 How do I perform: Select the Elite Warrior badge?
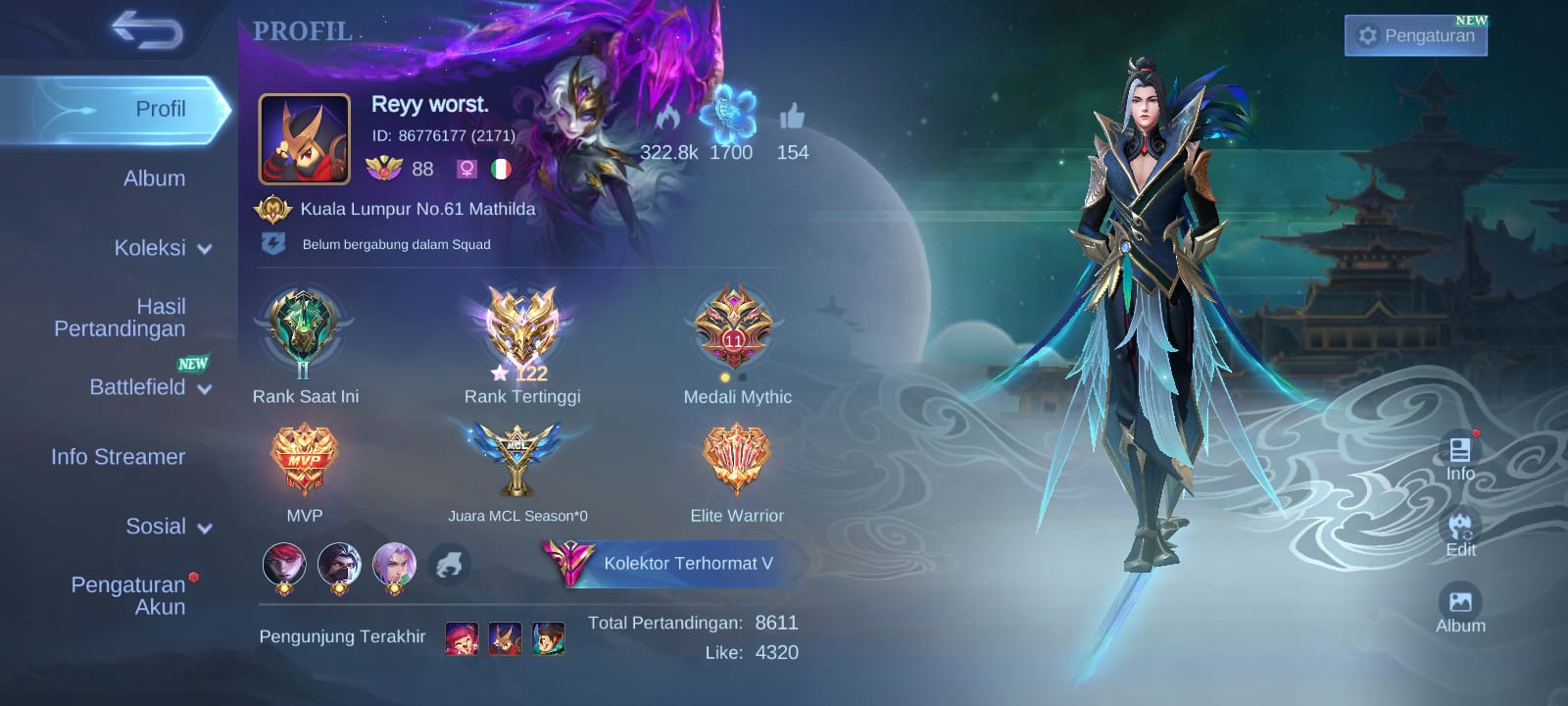pos(736,459)
